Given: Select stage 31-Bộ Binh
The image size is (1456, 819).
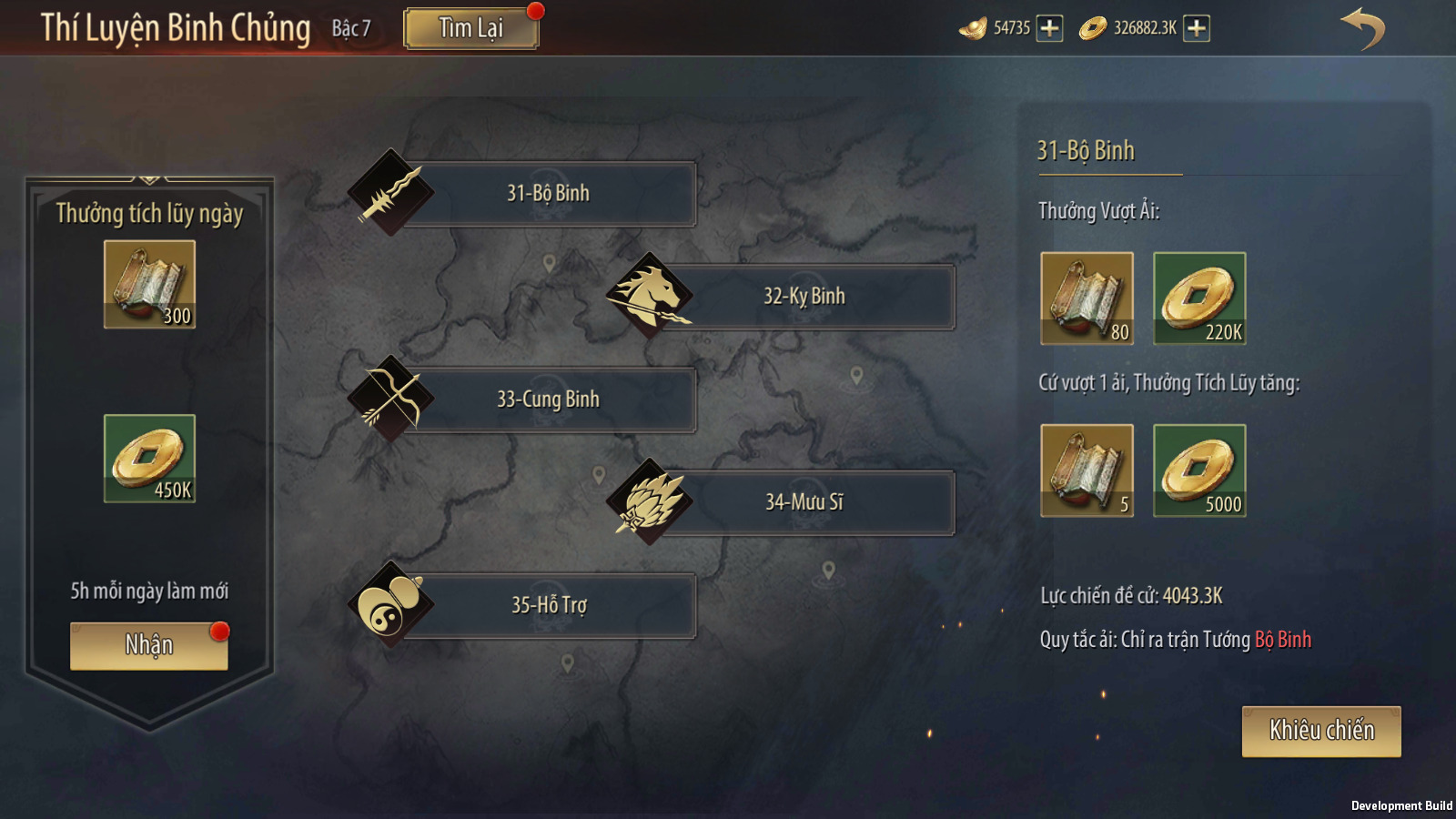Looking at the screenshot, I should pos(548,194).
